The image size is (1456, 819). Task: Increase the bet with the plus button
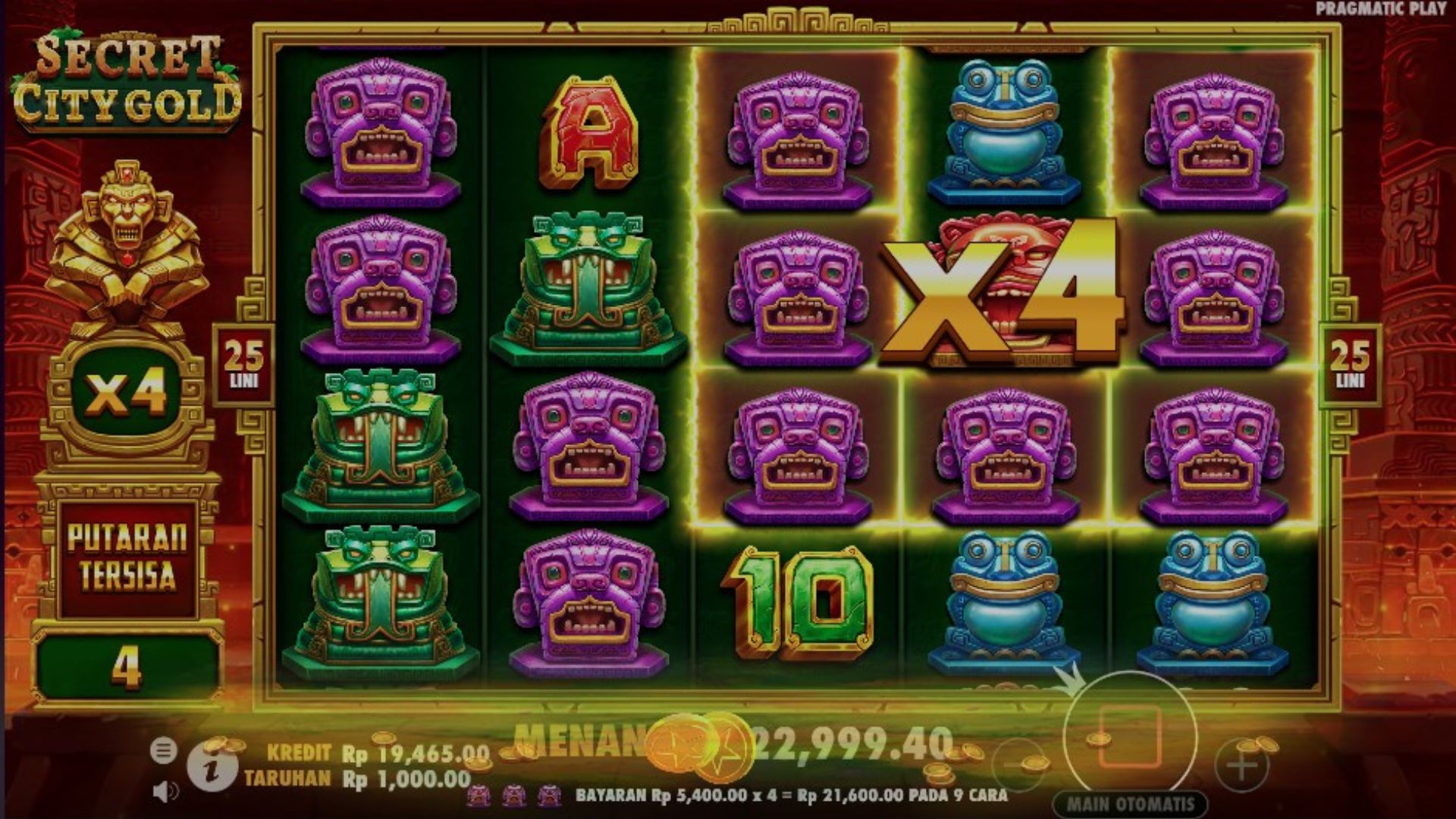[x=1241, y=766]
